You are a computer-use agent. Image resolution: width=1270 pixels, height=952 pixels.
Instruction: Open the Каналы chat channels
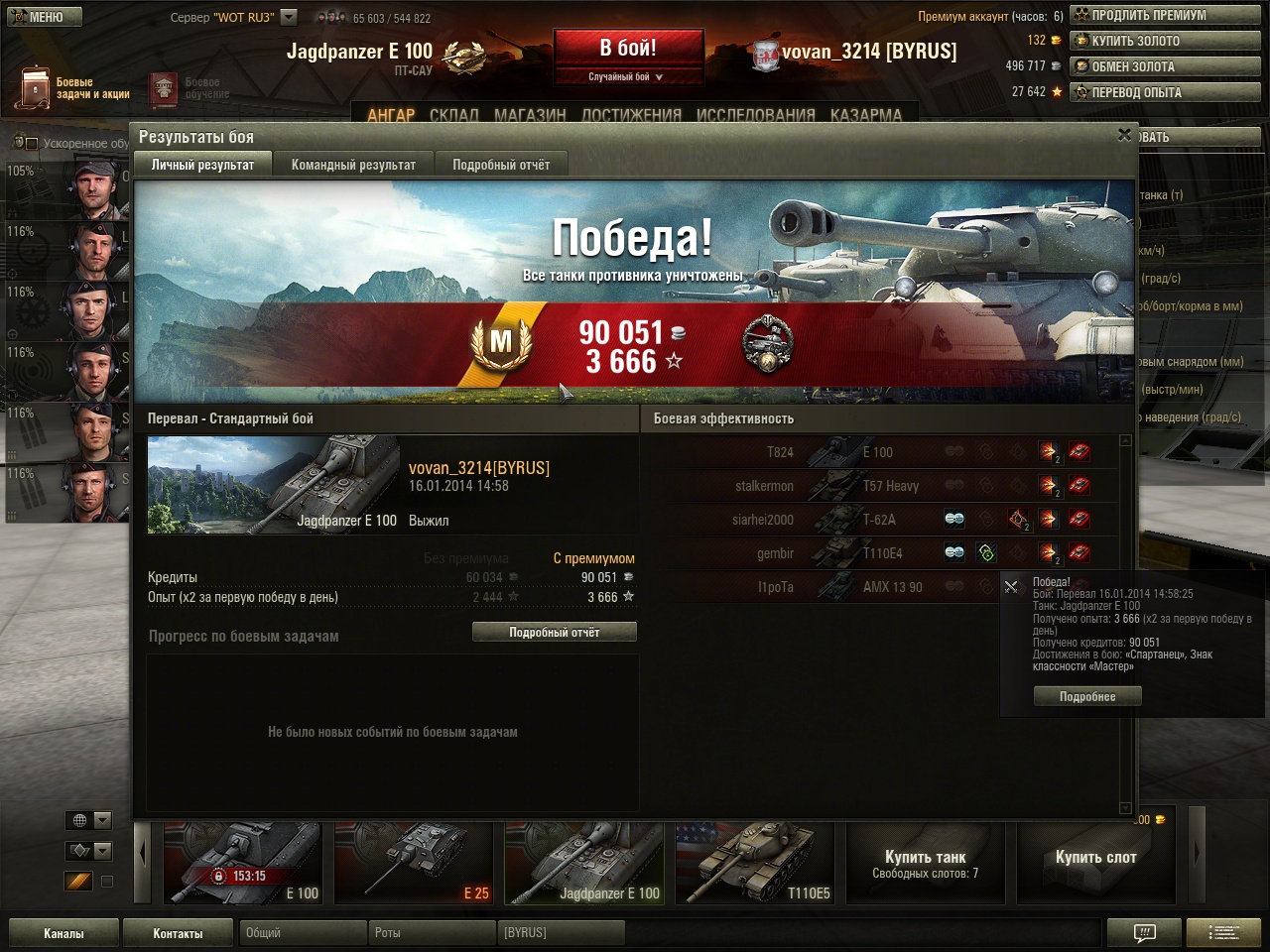click(x=63, y=933)
